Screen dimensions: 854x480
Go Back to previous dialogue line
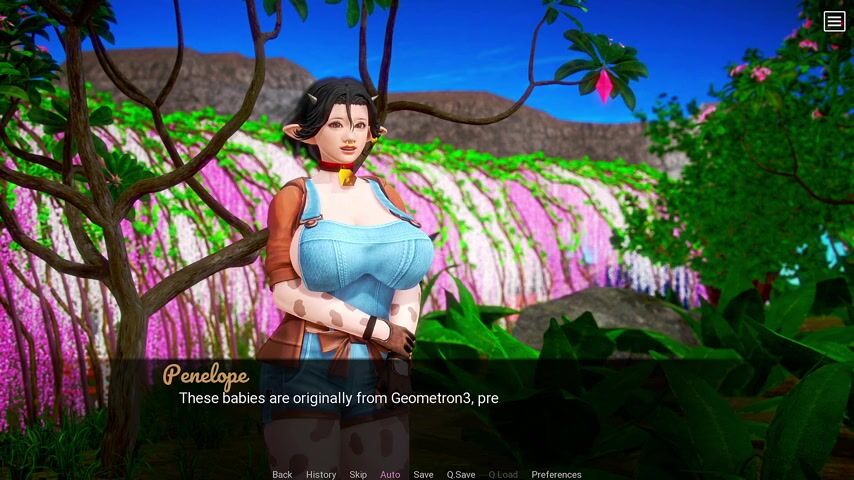(x=282, y=474)
